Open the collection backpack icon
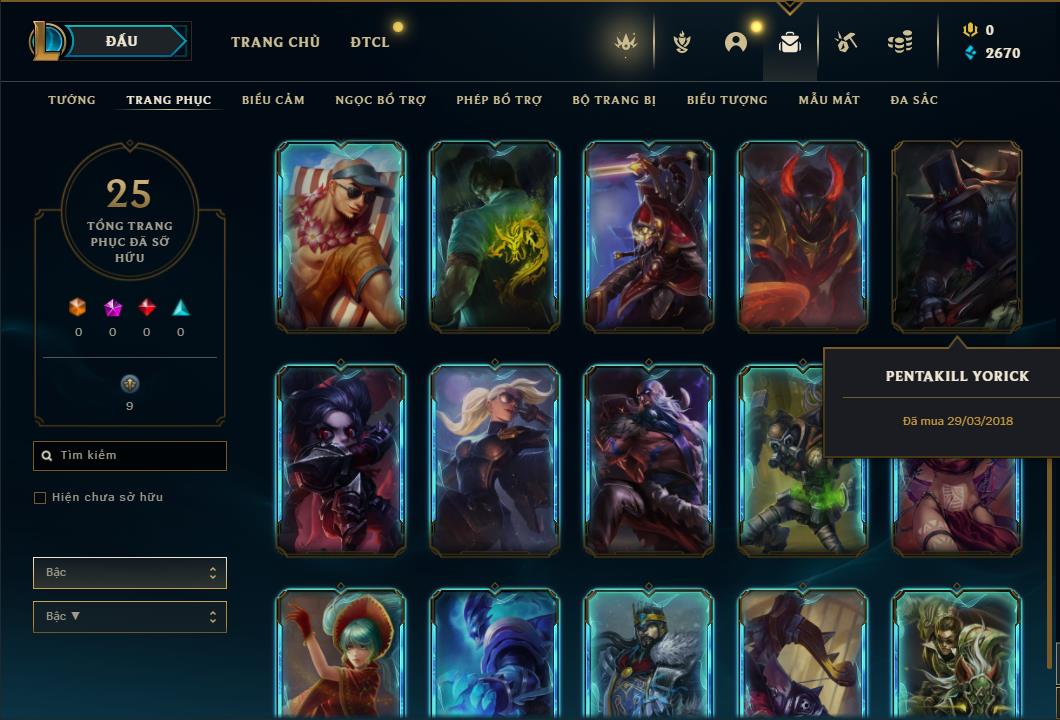Image resolution: width=1060 pixels, height=720 pixels. click(x=790, y=42)
